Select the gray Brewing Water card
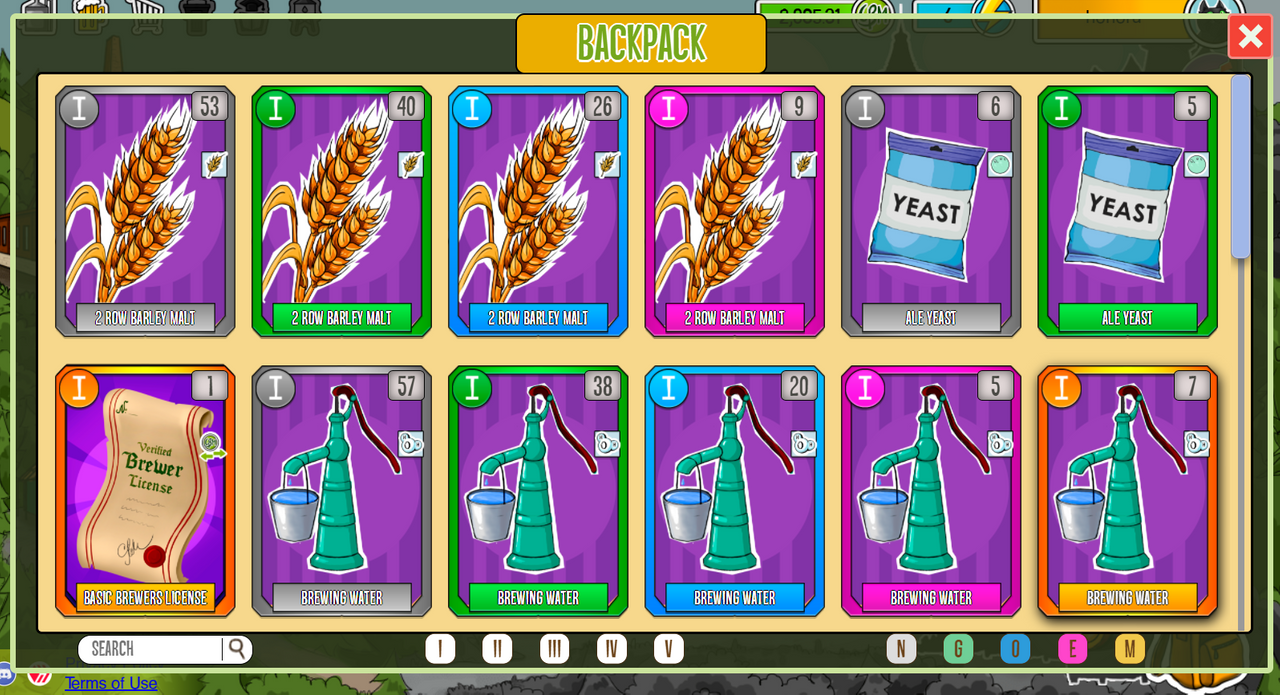 click(x=342, y=491)
